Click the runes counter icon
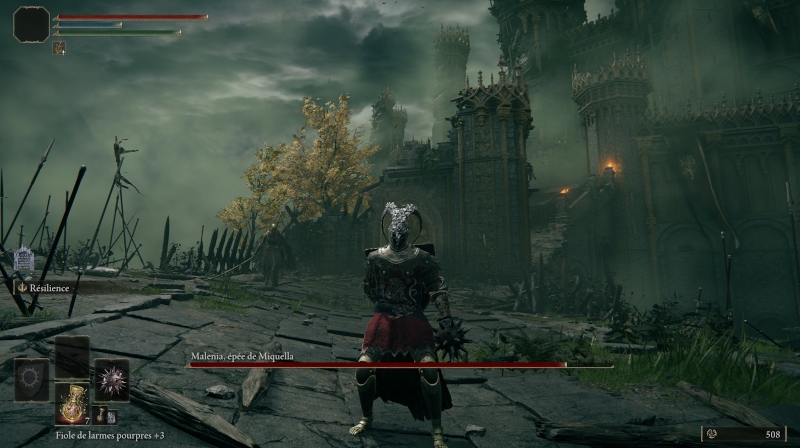The image size is (800, 448). click(x=712, y=434)
